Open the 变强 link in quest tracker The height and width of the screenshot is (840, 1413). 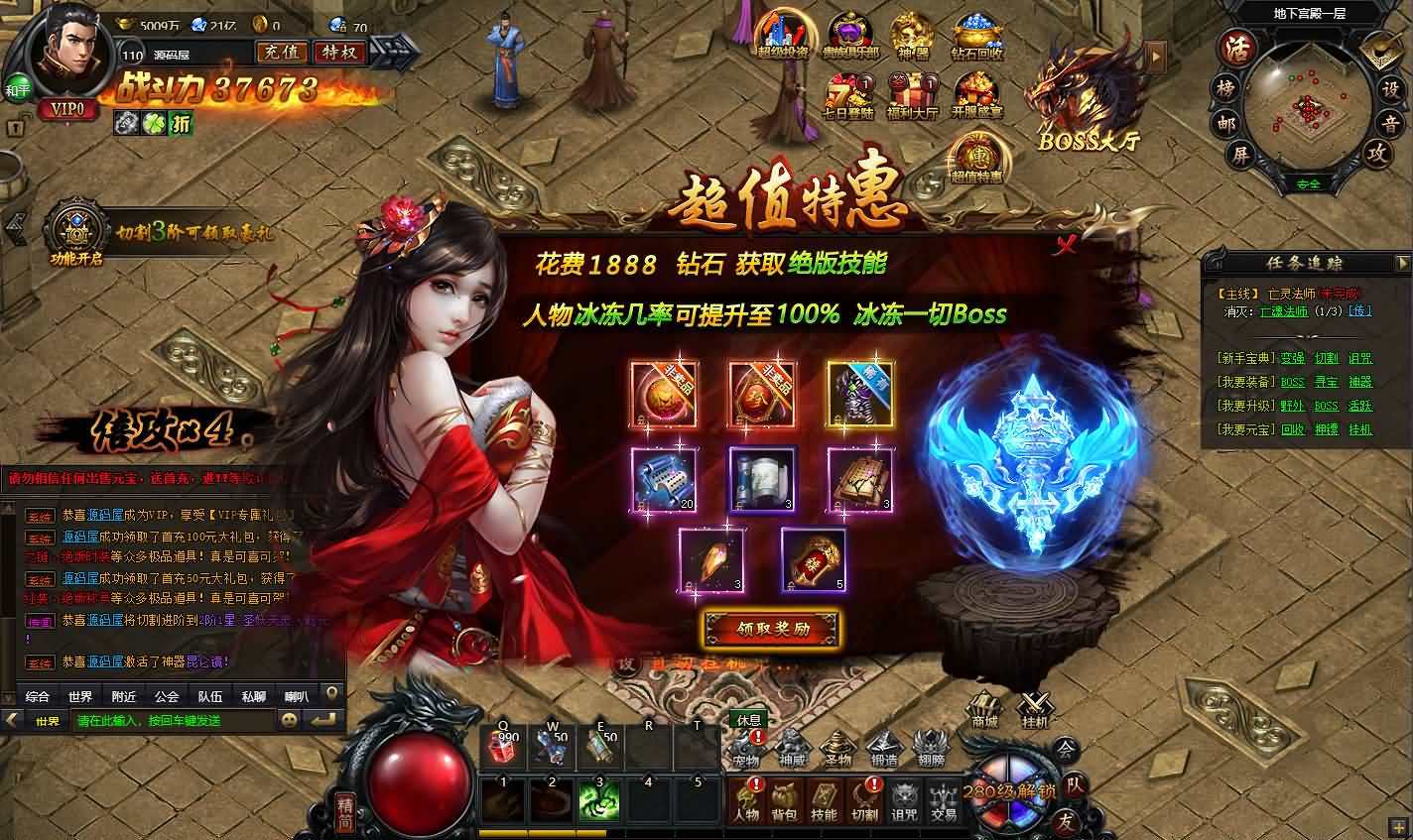[x=1292, y=358]
